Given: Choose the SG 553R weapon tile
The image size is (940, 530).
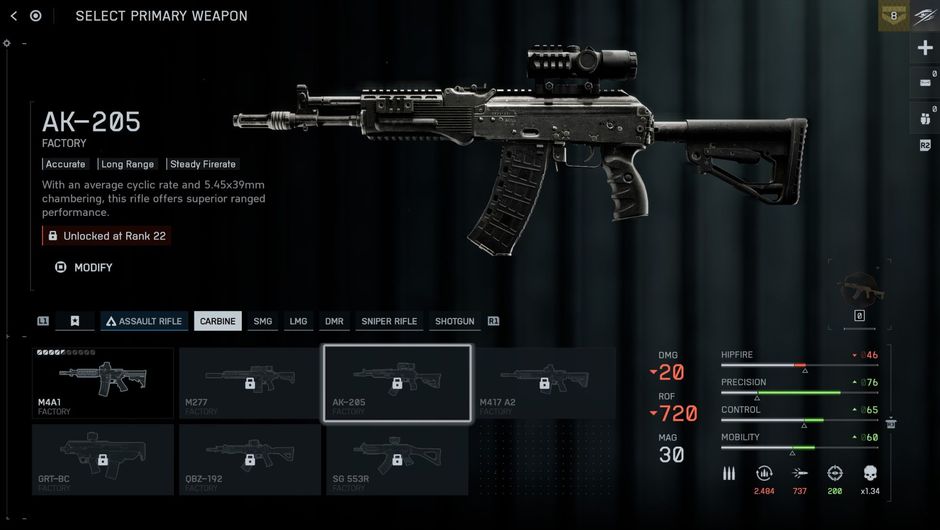Looking at the screenshot, I should (x=397, y=459).
